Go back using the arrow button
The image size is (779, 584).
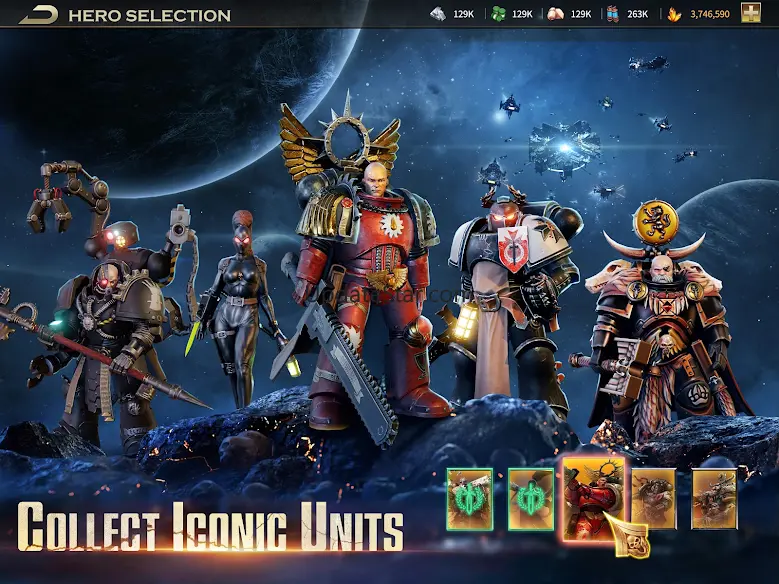(x=38, y=14)
